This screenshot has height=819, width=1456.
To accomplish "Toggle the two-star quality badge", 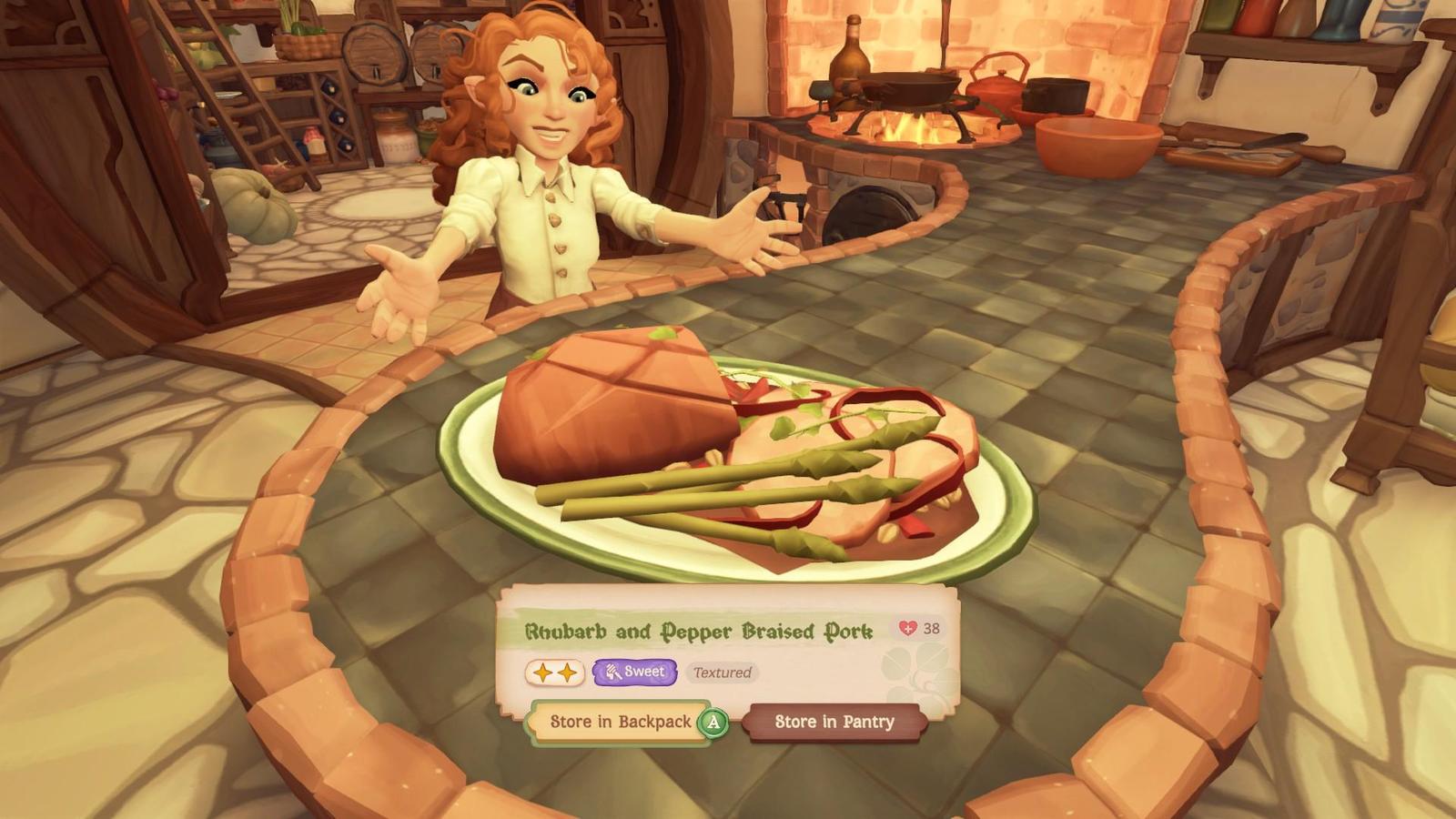I will point(555,672).
